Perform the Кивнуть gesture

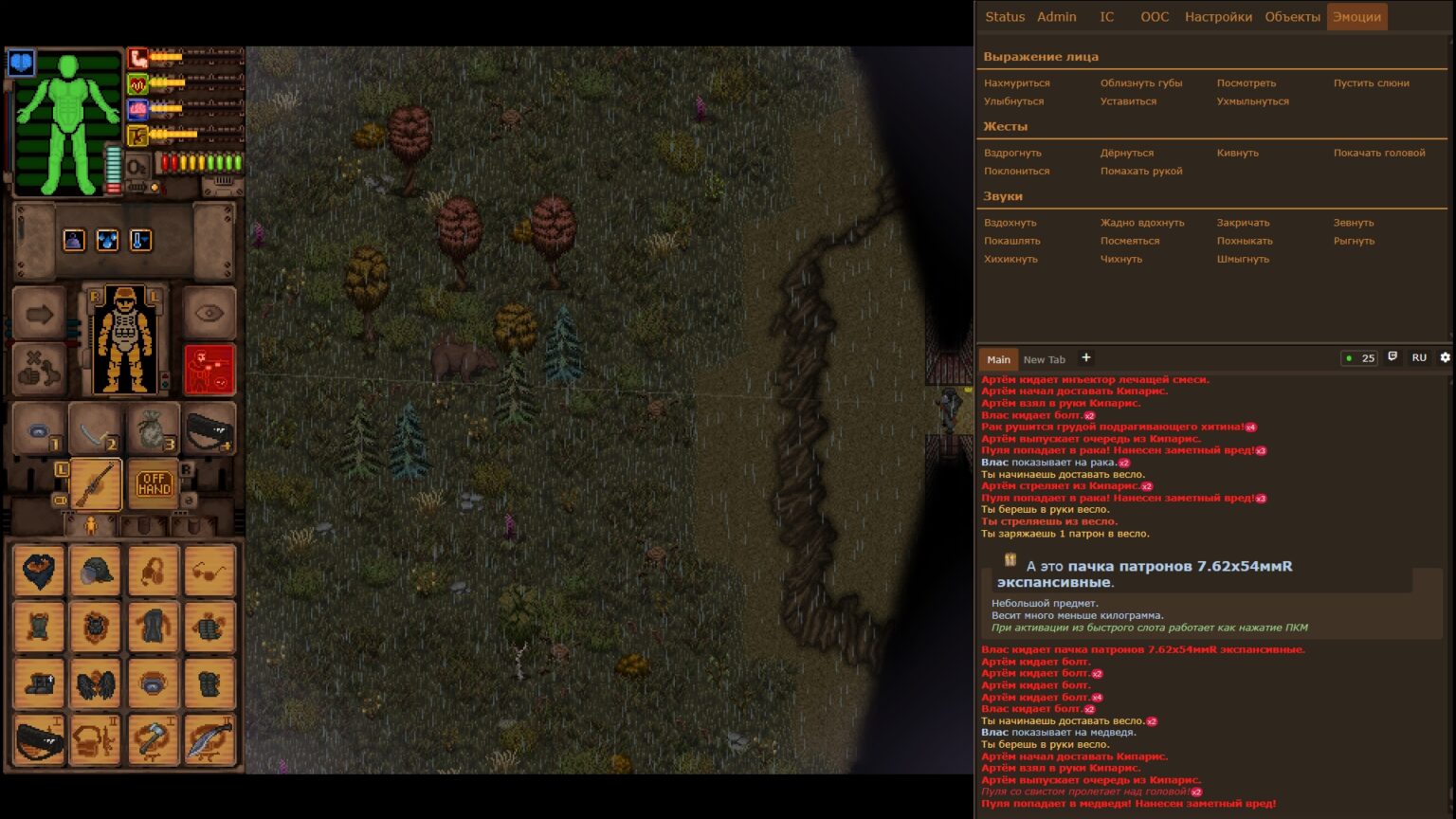point(1237,153)
